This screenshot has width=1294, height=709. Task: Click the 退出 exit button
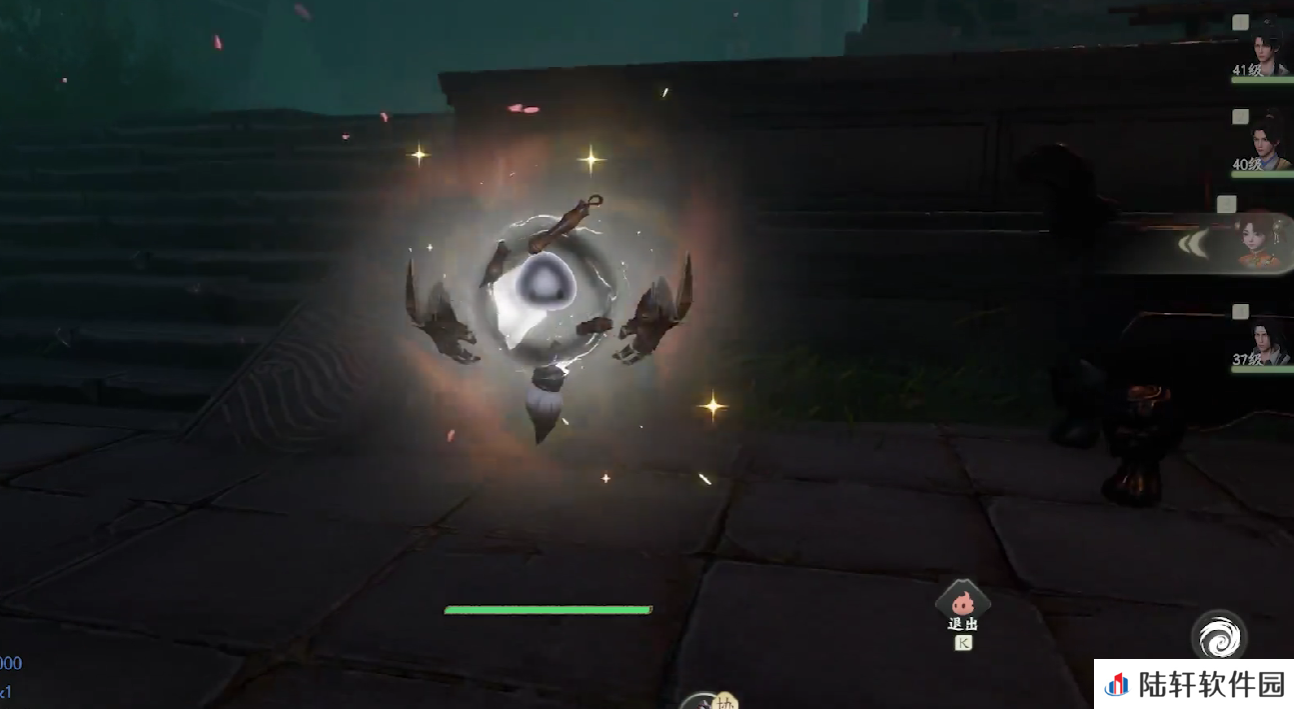(x=962, y=603)
